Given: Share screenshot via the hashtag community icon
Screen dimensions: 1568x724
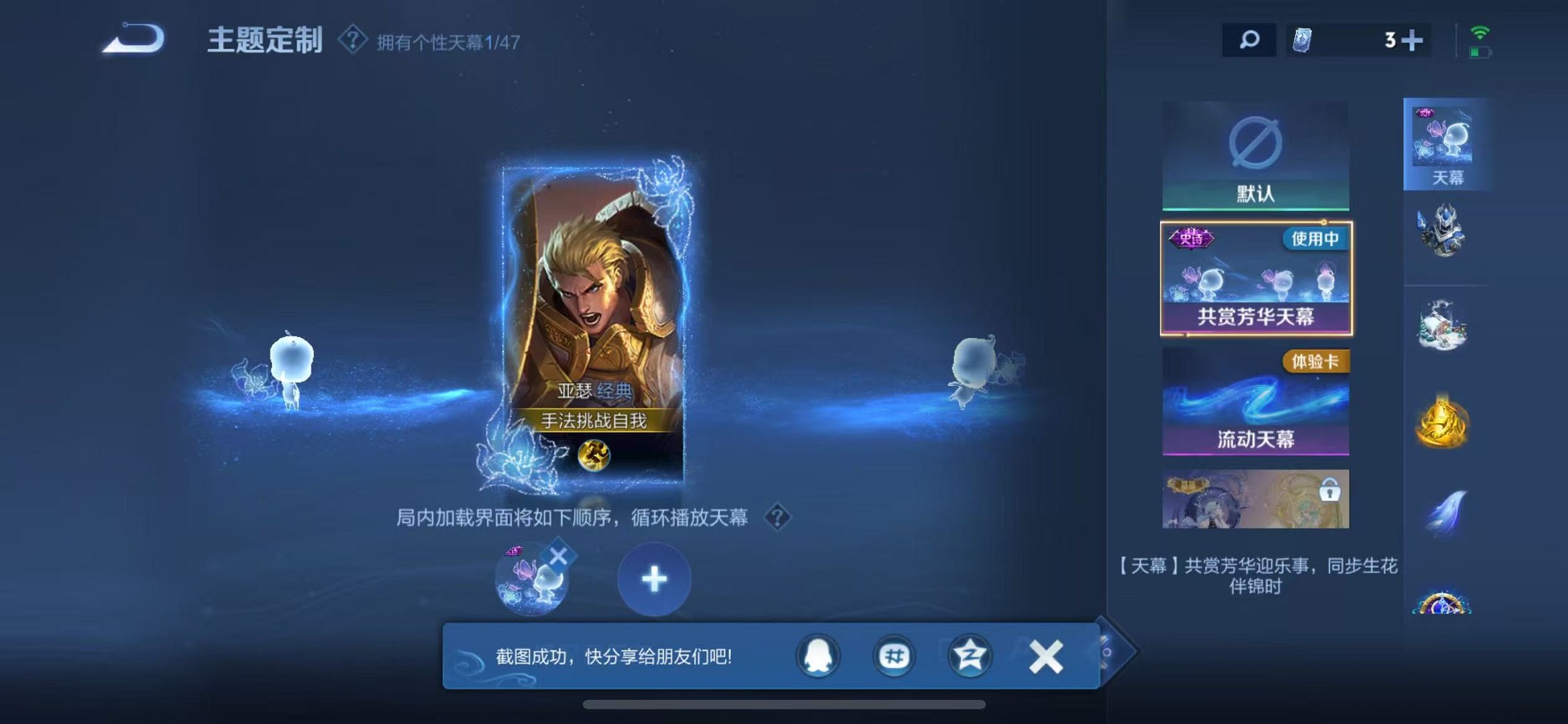Looking at the screenshot, I should click(894, 655).
